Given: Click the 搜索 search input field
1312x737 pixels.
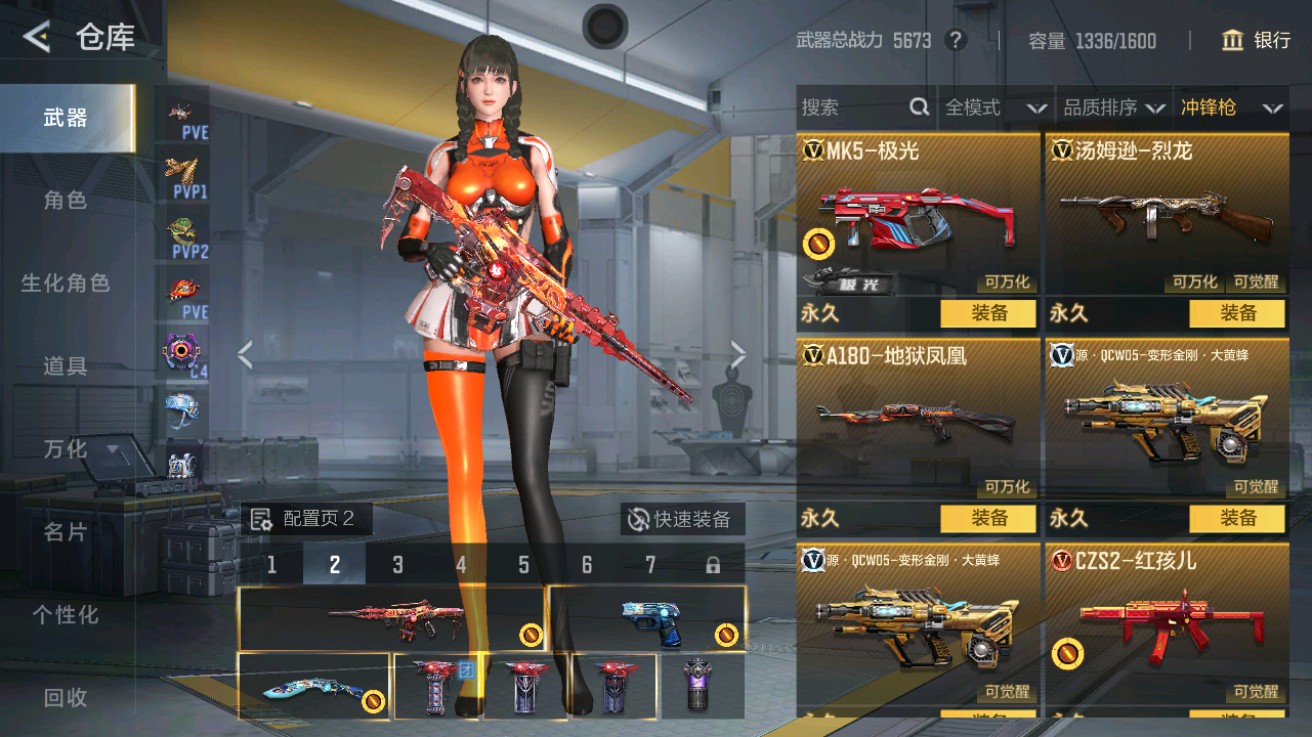Looking at the screenshot, I should [x=850, y=107].
